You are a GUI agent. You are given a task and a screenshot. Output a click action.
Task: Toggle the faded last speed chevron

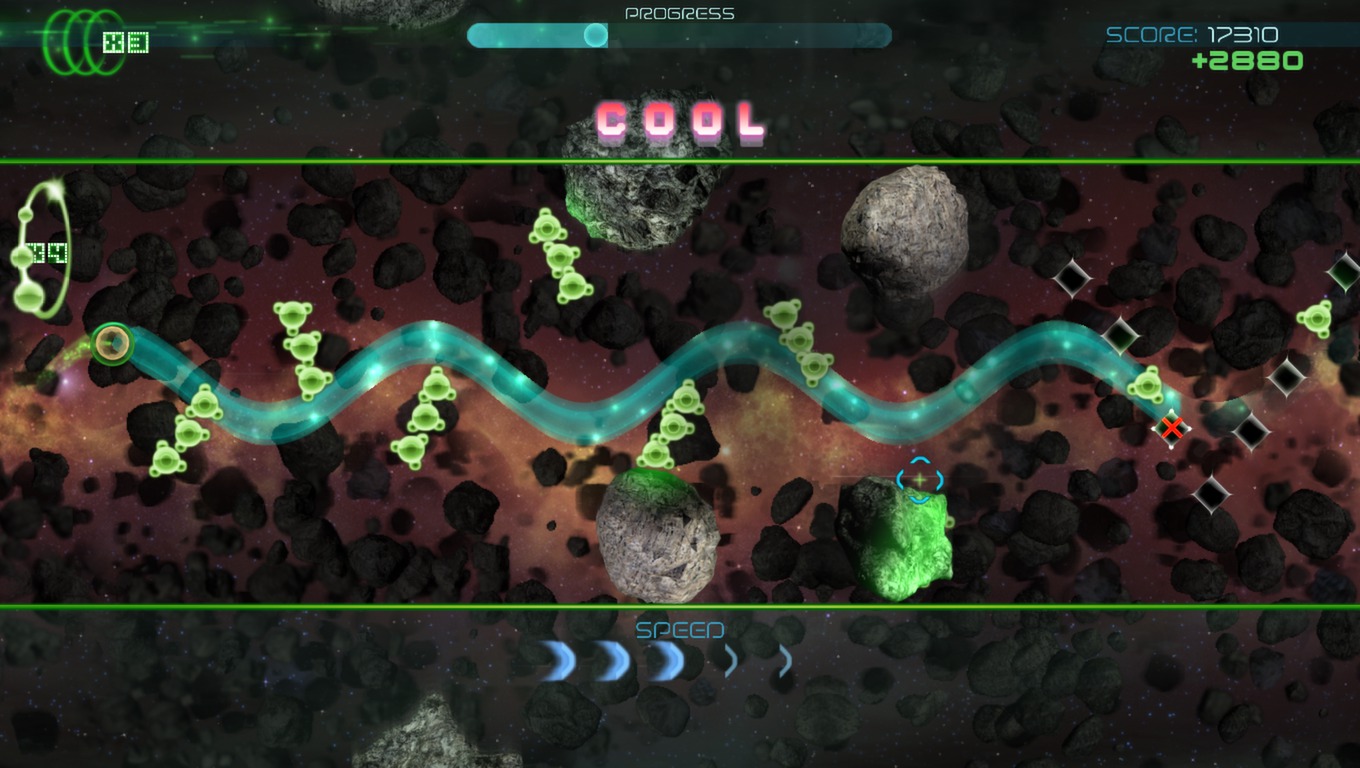coord(785,660)
